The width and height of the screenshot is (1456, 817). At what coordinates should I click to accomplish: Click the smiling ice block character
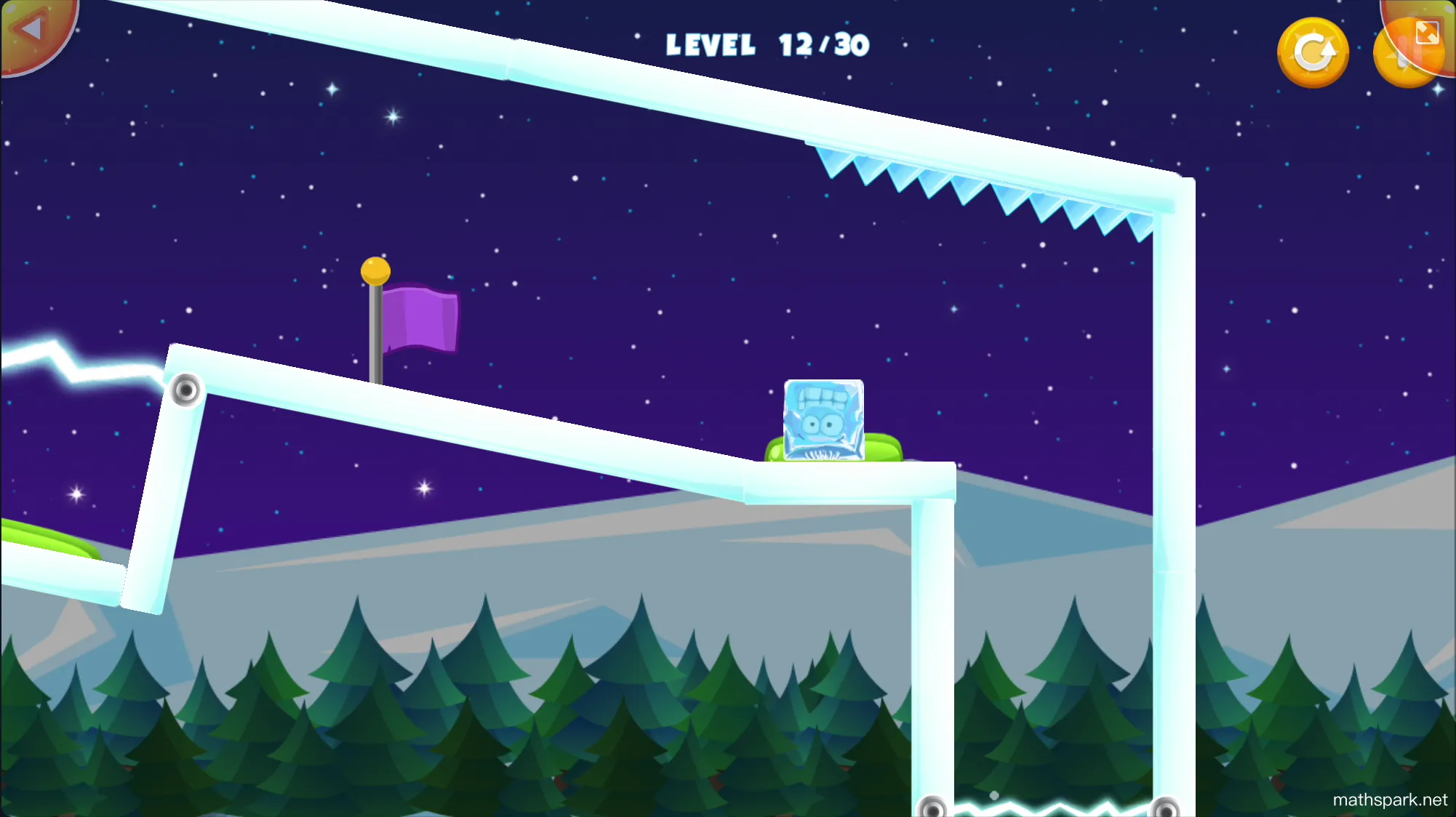pos(822,418)
